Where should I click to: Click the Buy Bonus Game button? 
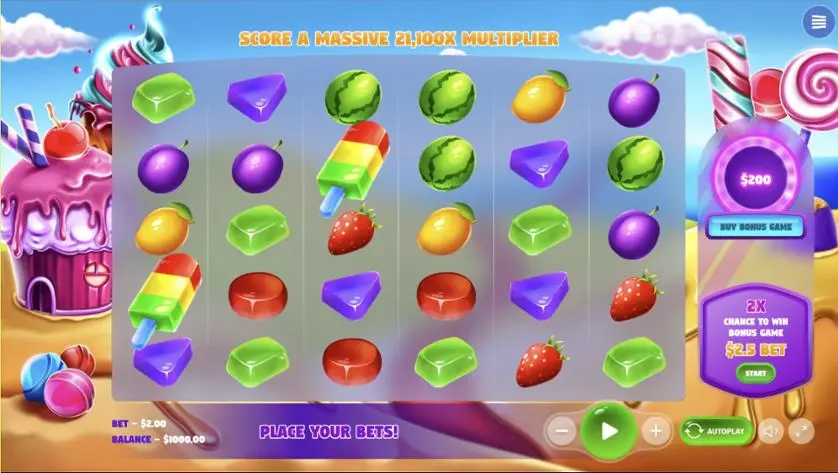click(756, 226)
